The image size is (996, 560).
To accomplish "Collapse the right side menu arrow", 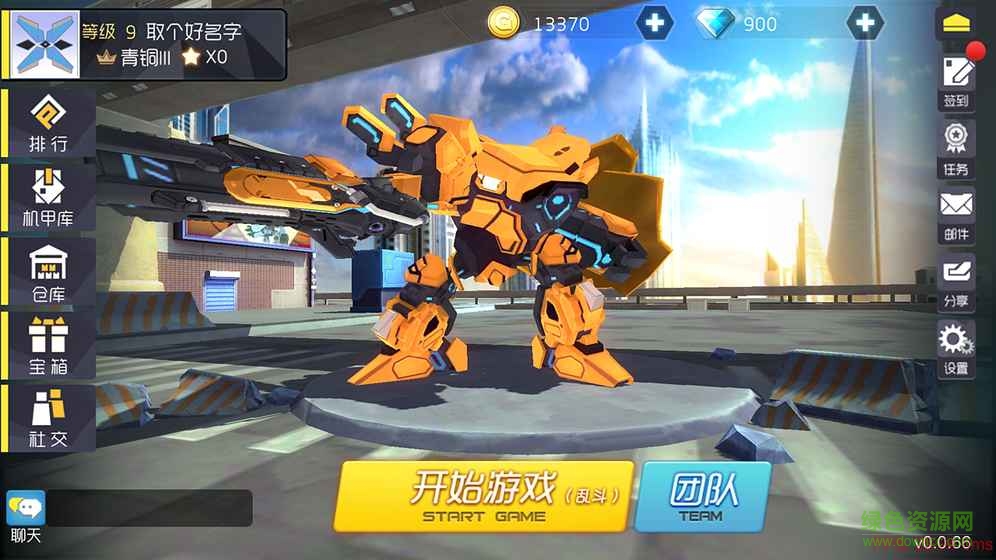I will [x=956, y=22].
